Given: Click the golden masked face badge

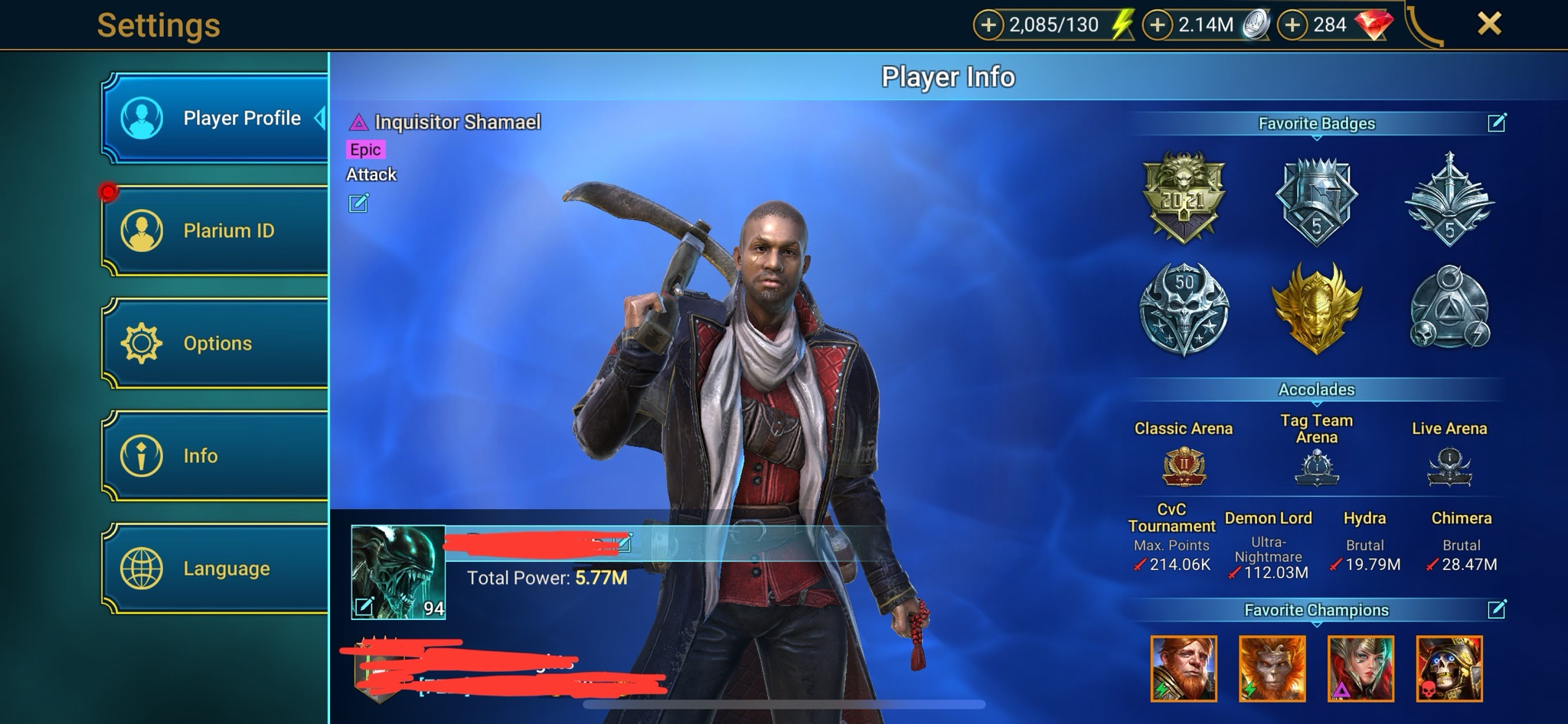Looking at the screenshot, I should 1317,308.
